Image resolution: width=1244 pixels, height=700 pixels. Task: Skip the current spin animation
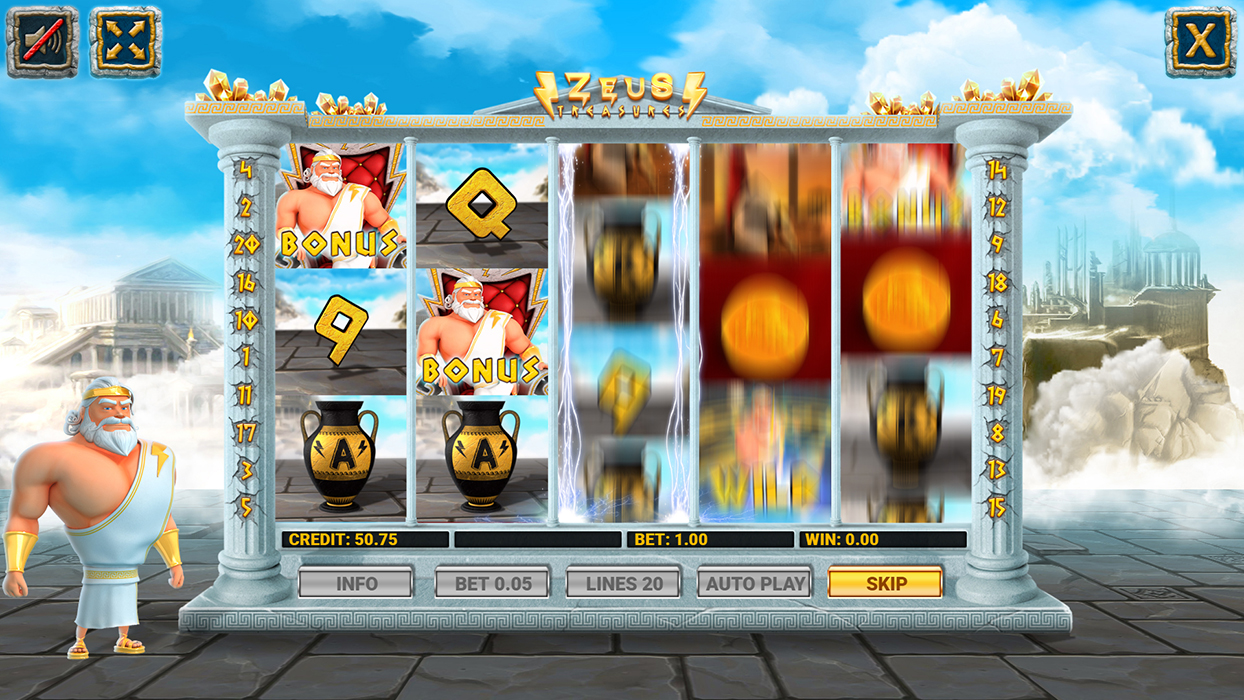pos(885,583)
